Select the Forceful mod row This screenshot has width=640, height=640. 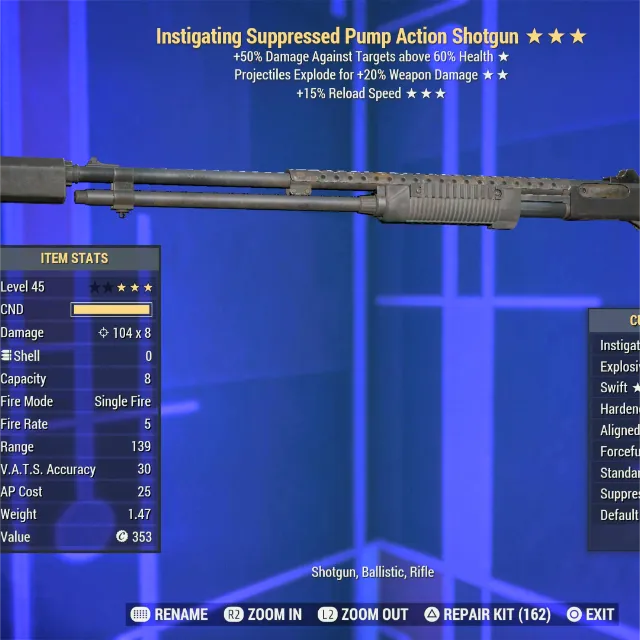coord(619,452)
